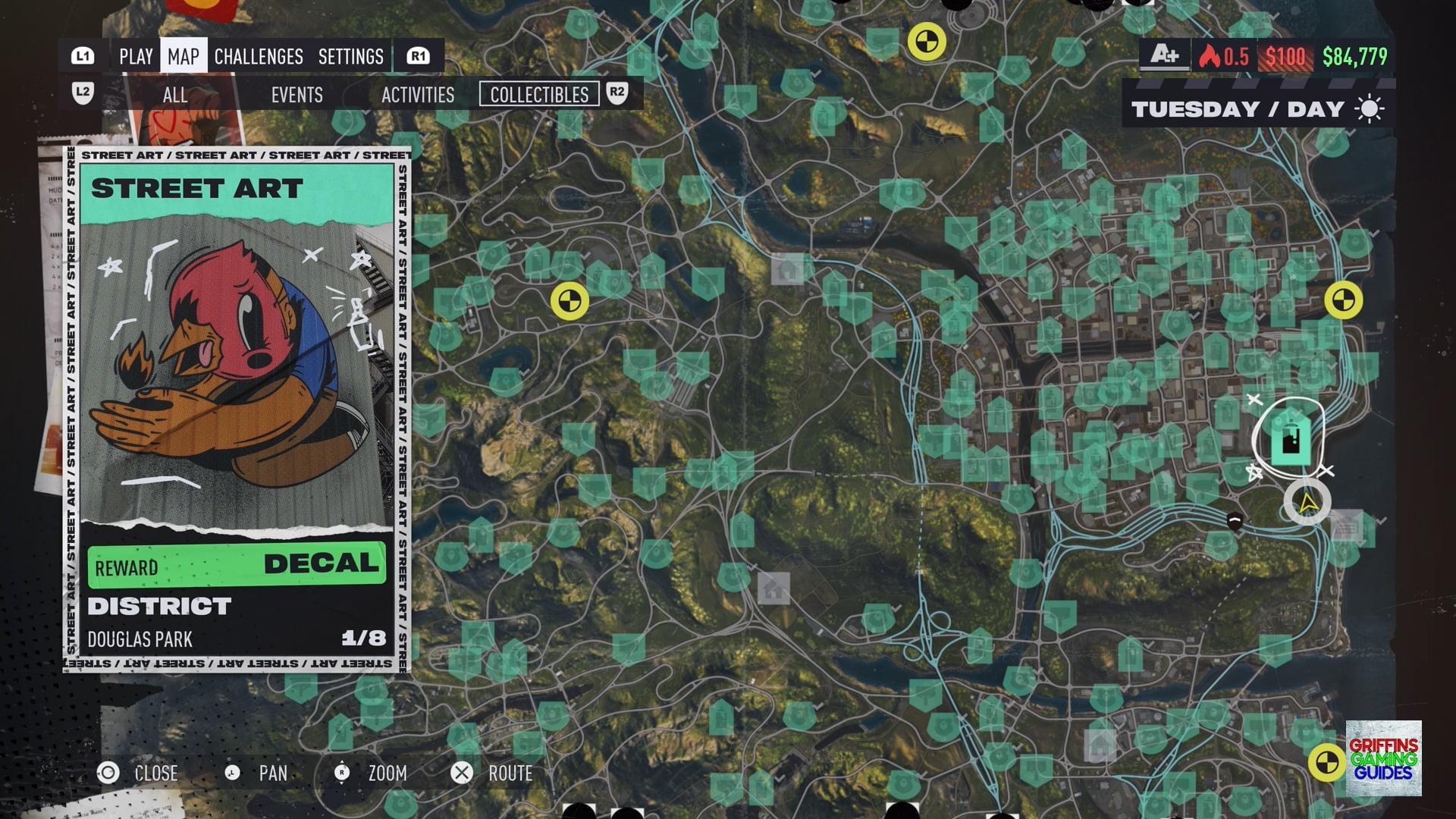Screen dimensions: 1456x819
Task: Choose the COLLECTIBLES map filter
Action: (539, 95)
